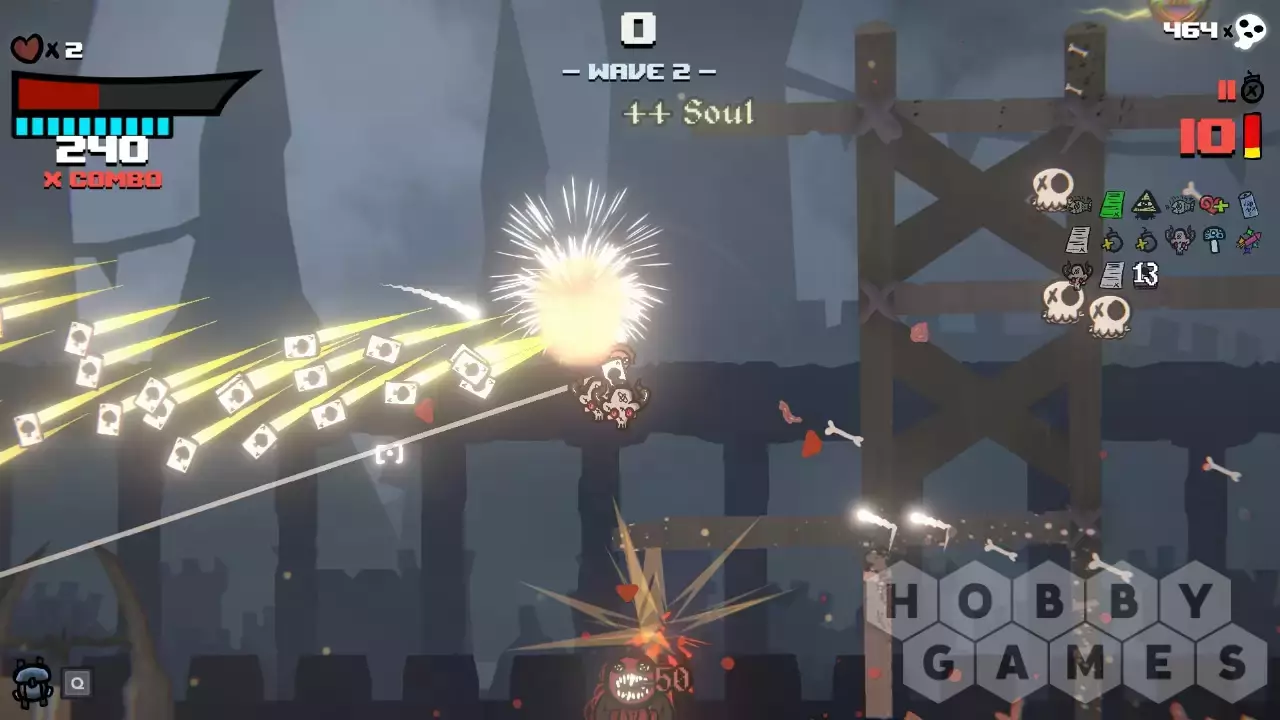
Task: Click the black bomb counter icon
Action: [x=1252, y=88]
